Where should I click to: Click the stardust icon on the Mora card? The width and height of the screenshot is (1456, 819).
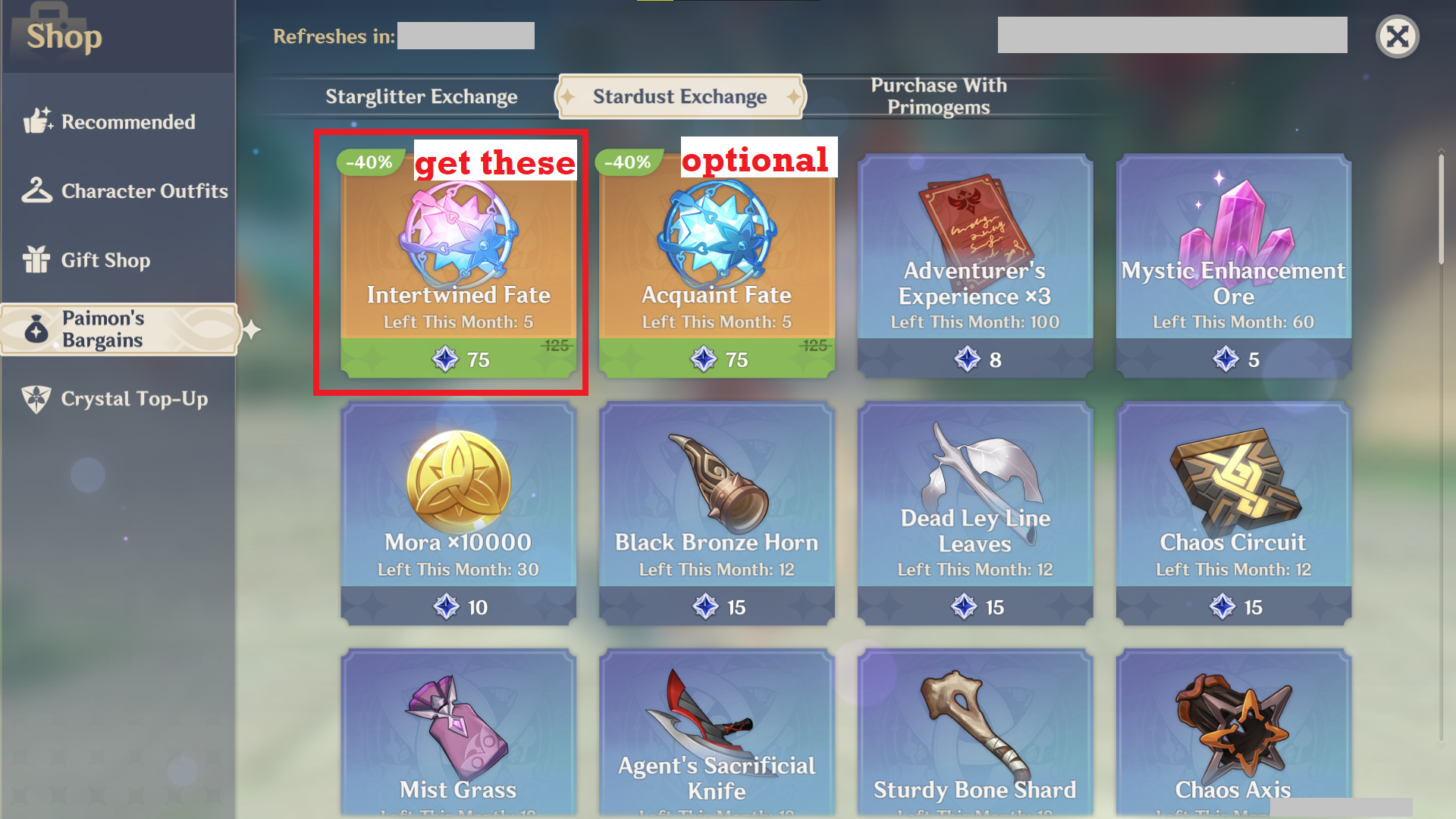click(x=447, y=607)
